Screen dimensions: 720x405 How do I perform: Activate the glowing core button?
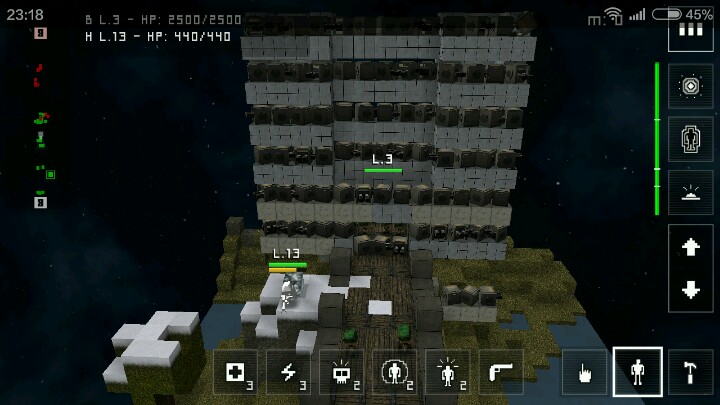point(691,87)
